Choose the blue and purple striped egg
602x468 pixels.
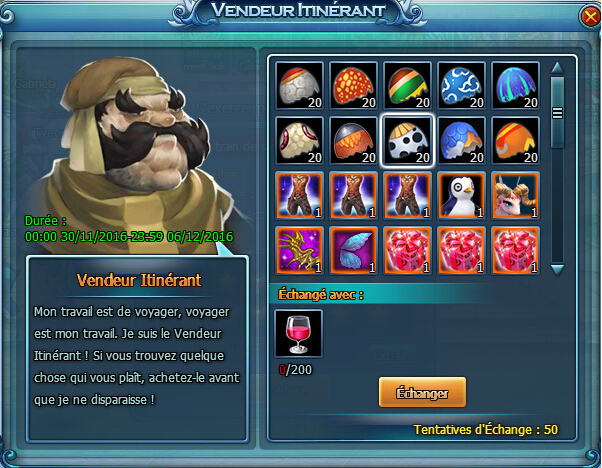tap(516, 85)
